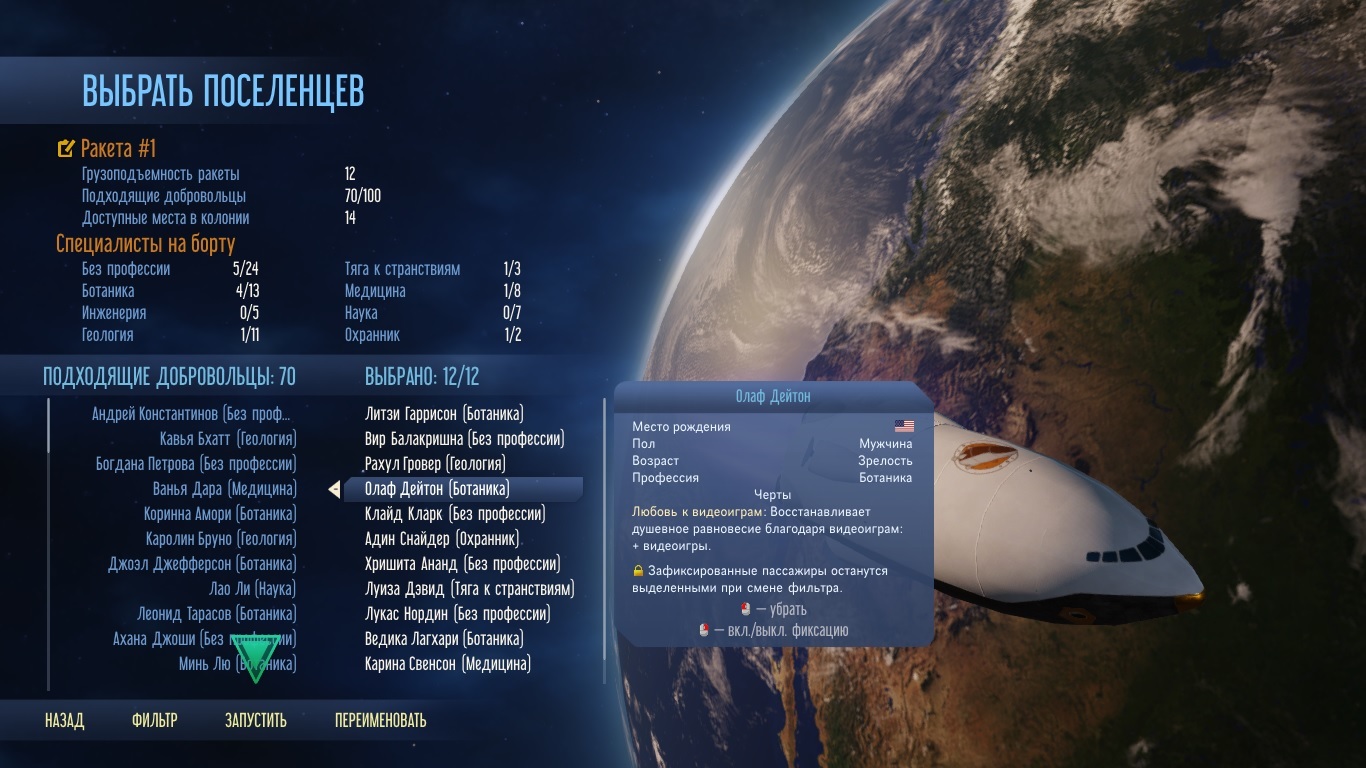
Task: Select volunteer Джоэл Джефферсон
Action: pos(202,564)
